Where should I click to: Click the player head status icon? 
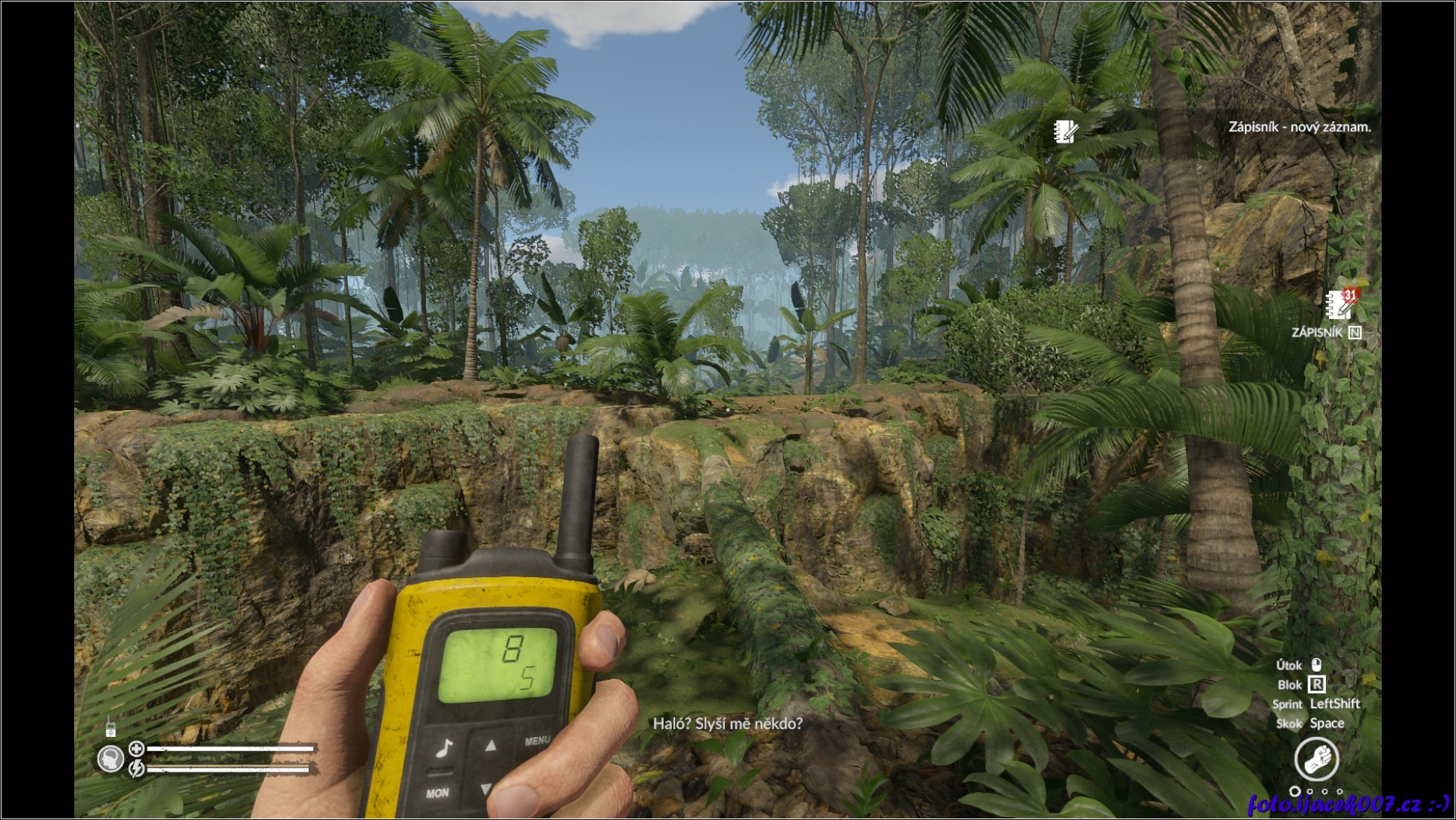click(x=111, y=759)
